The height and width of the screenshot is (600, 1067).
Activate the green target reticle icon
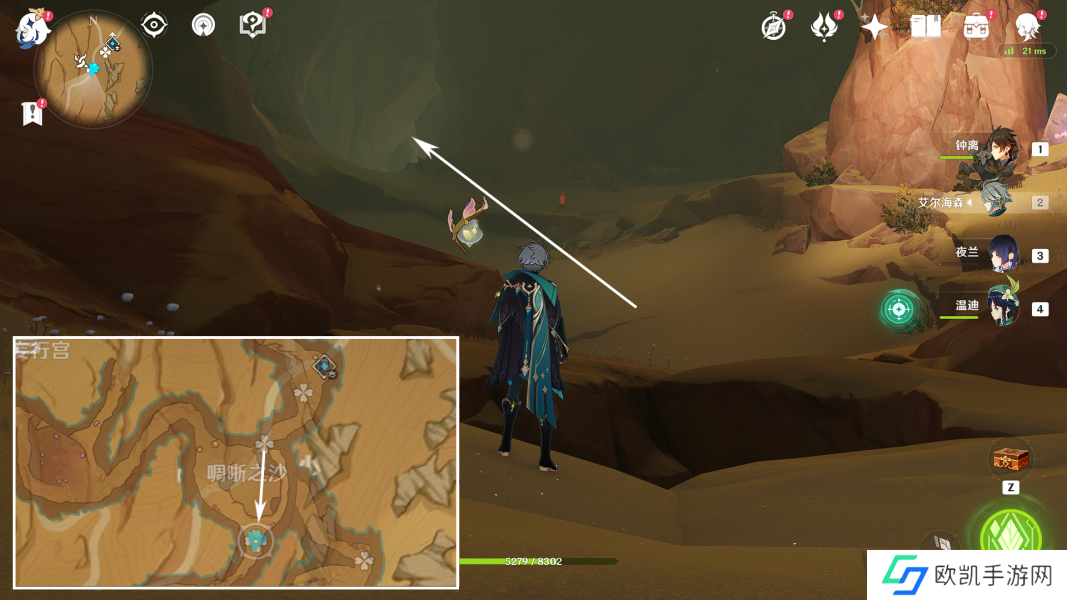(899, 309)
